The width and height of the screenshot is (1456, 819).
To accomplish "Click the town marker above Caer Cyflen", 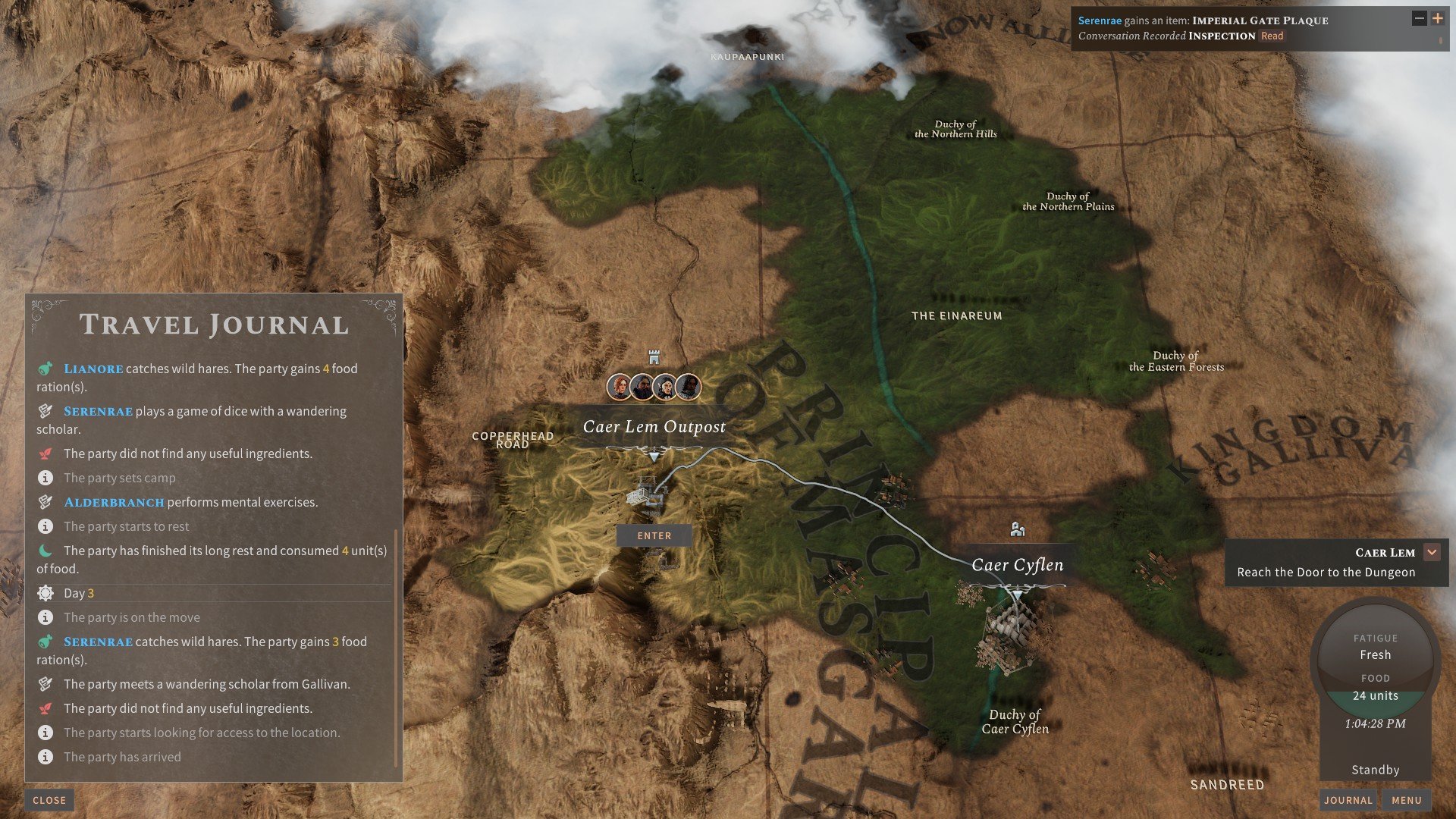I will coord(1018,529).
